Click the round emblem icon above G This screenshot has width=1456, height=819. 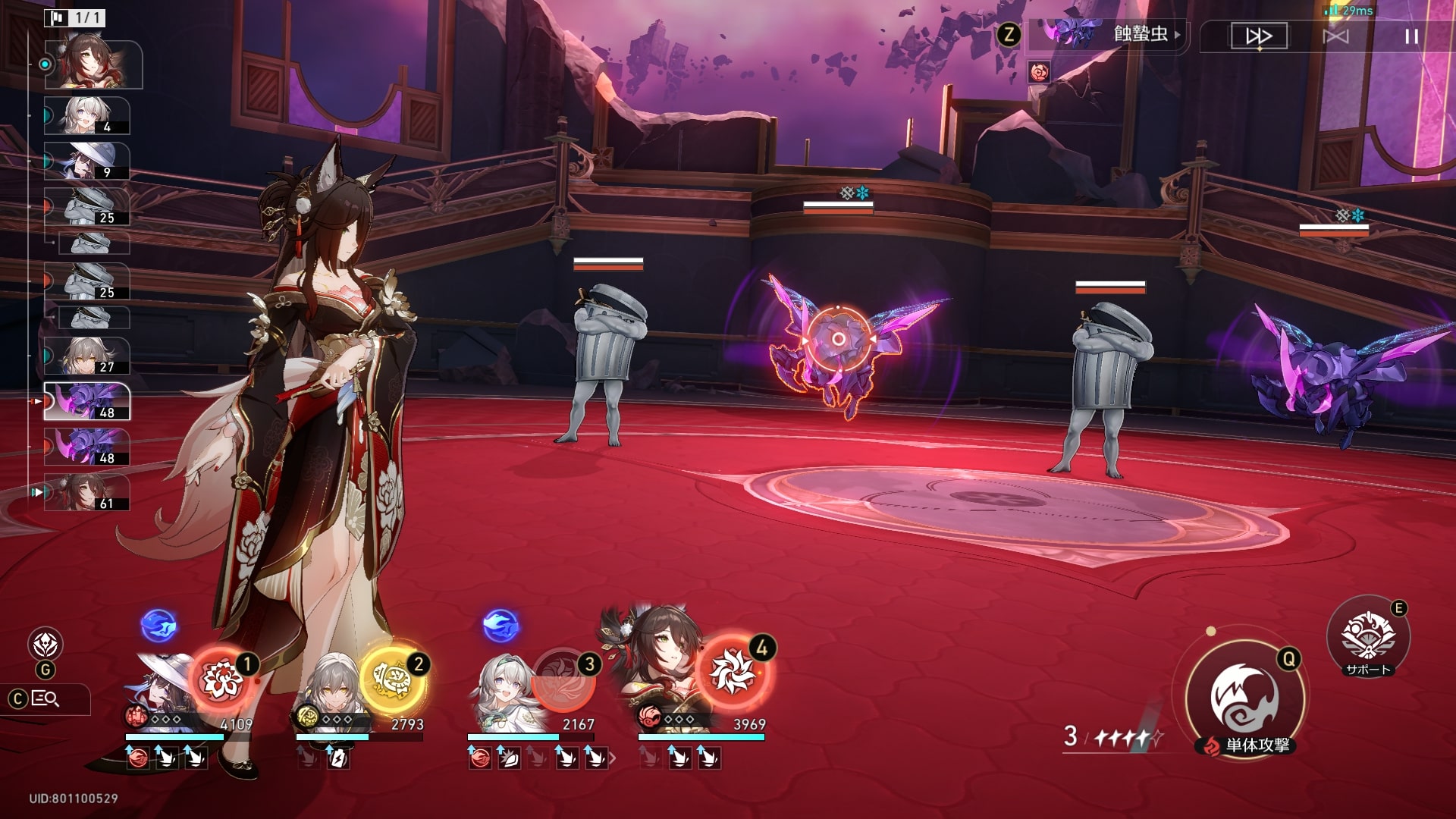coord(45,645)
